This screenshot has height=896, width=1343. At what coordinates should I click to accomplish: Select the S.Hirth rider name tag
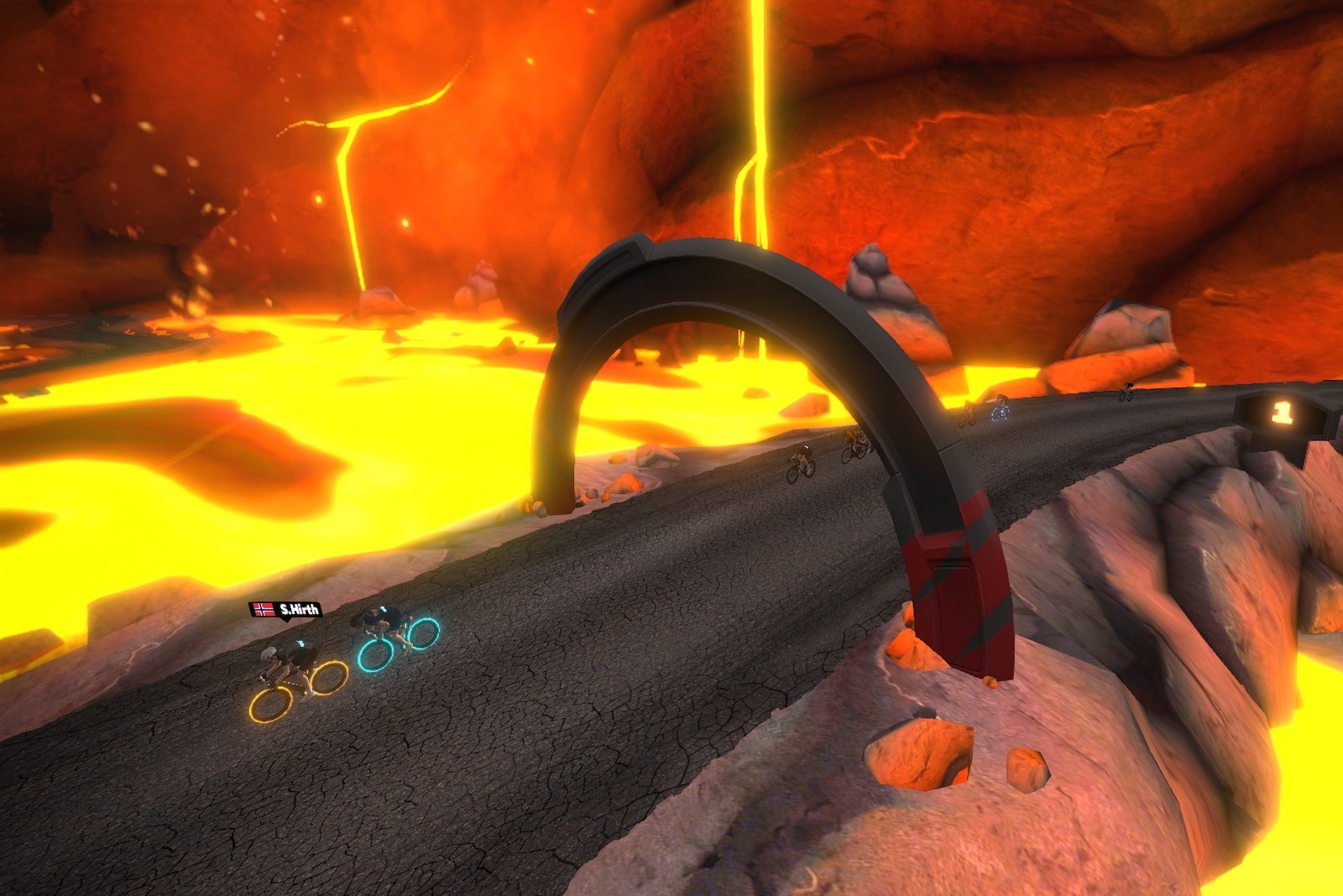[285, 610]
